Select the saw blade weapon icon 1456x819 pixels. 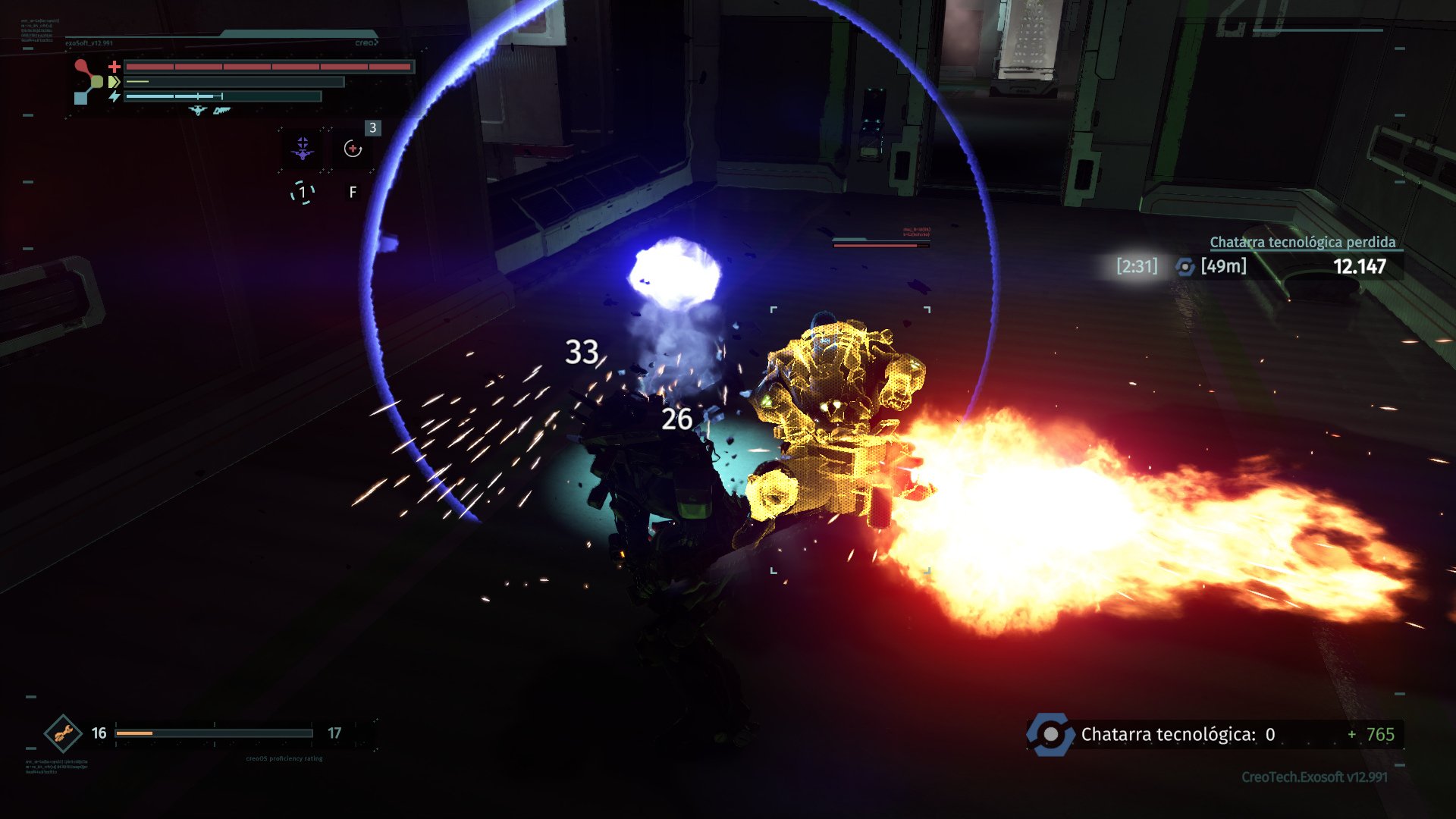pyautogui.click(x=221, y=111)
